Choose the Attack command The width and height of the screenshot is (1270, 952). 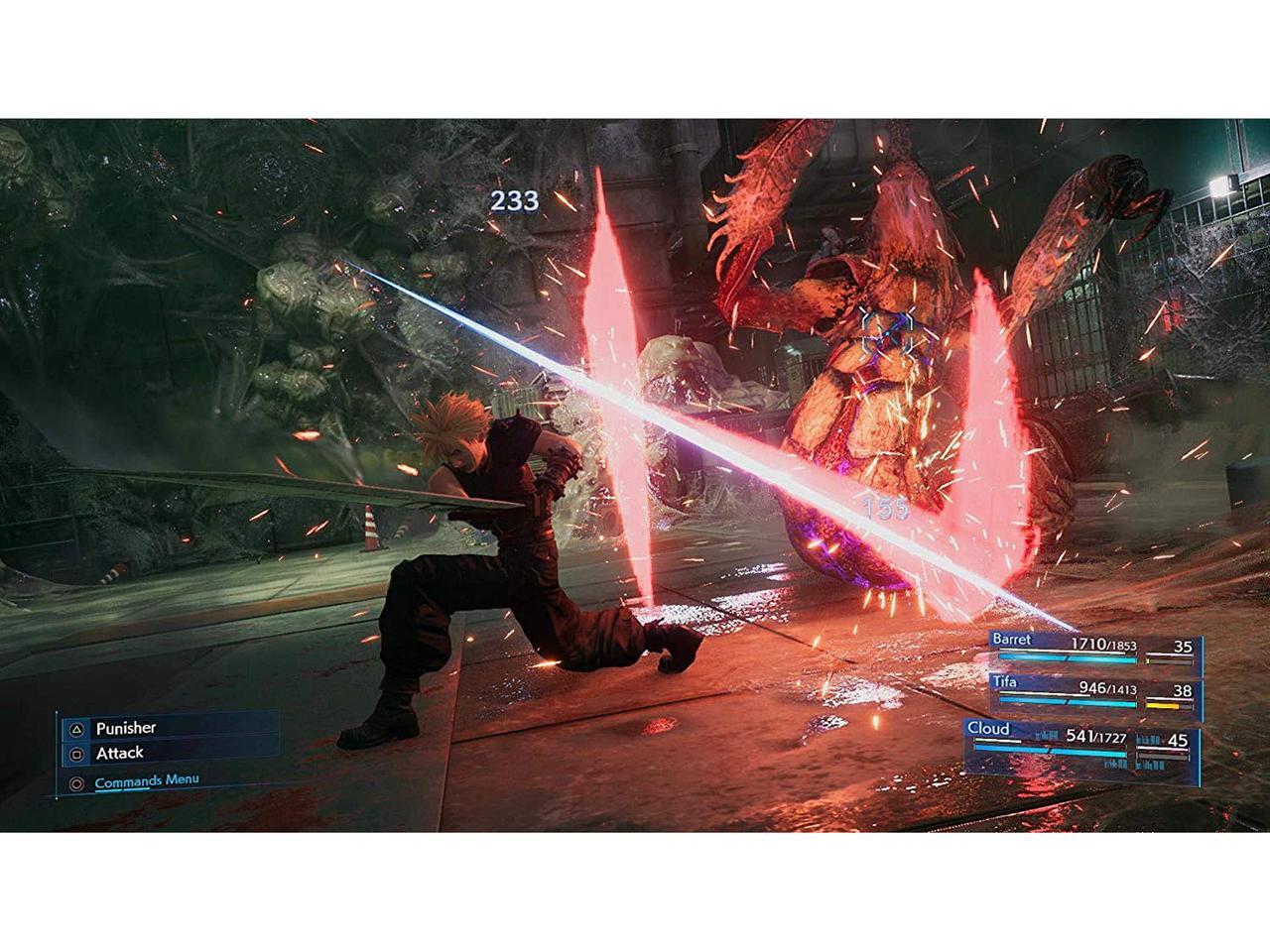tap(120, 754)
